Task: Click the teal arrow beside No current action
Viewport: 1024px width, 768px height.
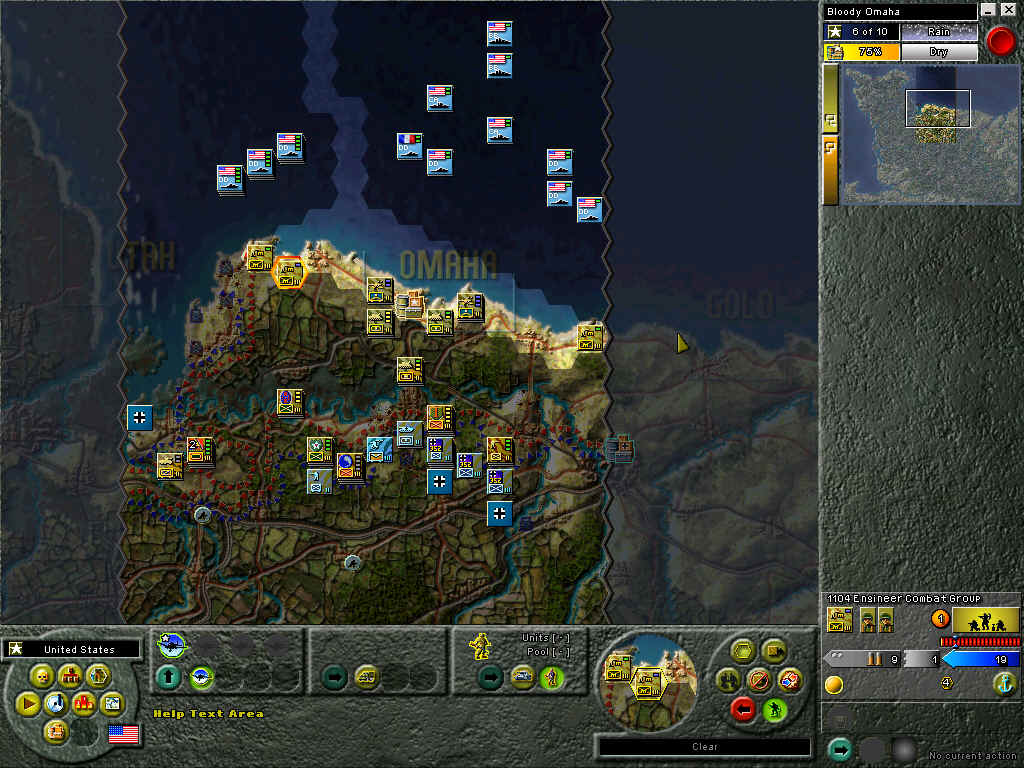Action: pos(840,750)
